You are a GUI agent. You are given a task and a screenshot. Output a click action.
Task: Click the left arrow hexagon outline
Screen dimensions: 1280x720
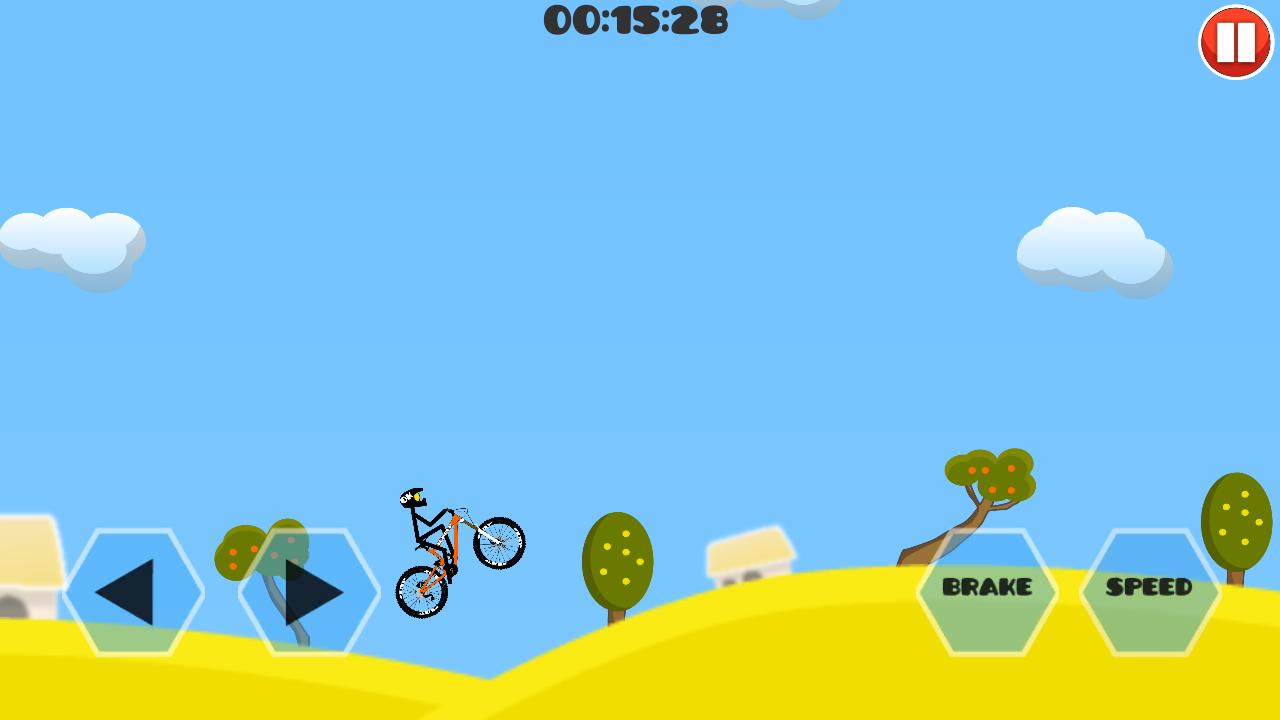135,590
